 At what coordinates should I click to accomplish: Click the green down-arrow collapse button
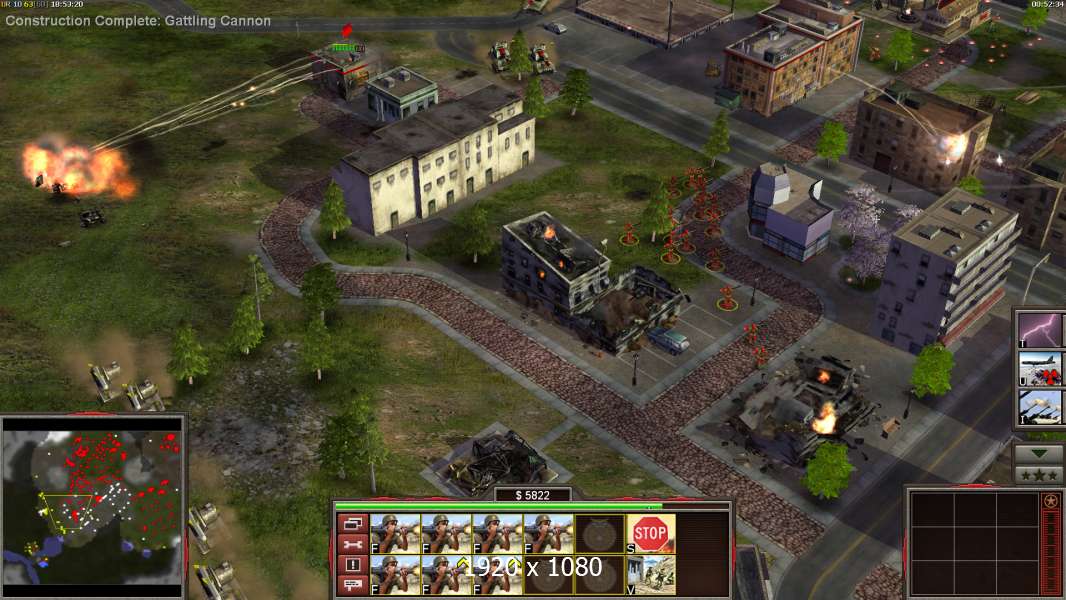(x=1039, y=453)
